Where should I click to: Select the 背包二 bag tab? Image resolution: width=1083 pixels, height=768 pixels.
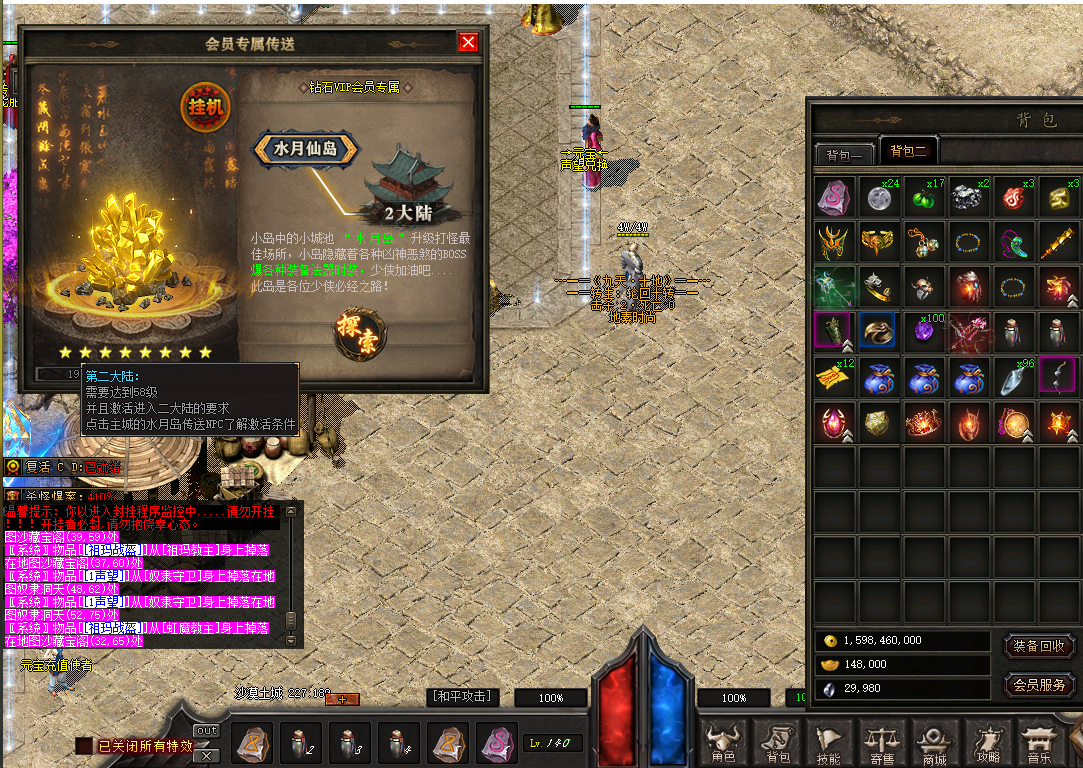pyautogui.click(x=908, y=152)
